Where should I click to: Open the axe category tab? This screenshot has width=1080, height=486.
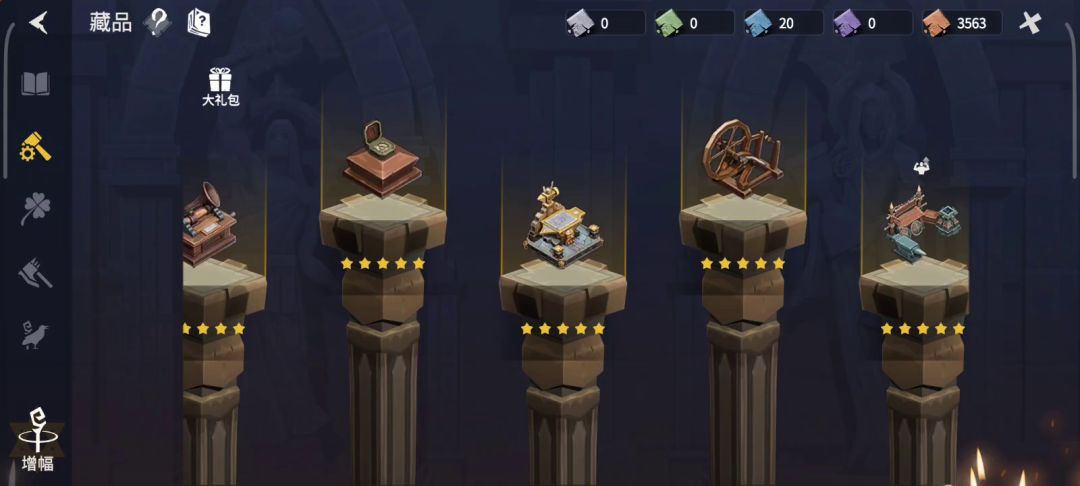click(36, 272)
